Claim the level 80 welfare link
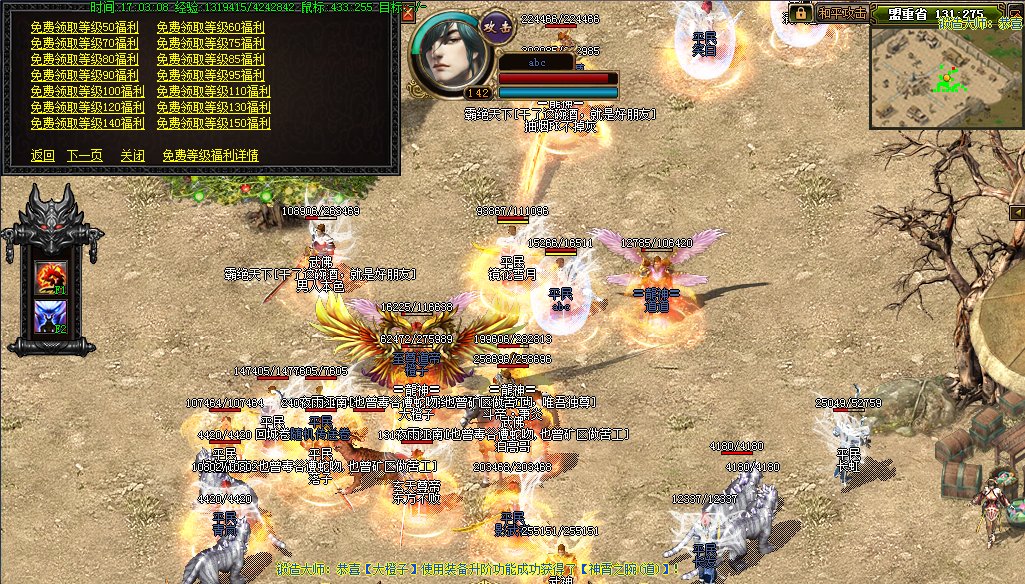The height and width of the screenshot is (584, 1025). pyautogui.click(x=85, y=59)
